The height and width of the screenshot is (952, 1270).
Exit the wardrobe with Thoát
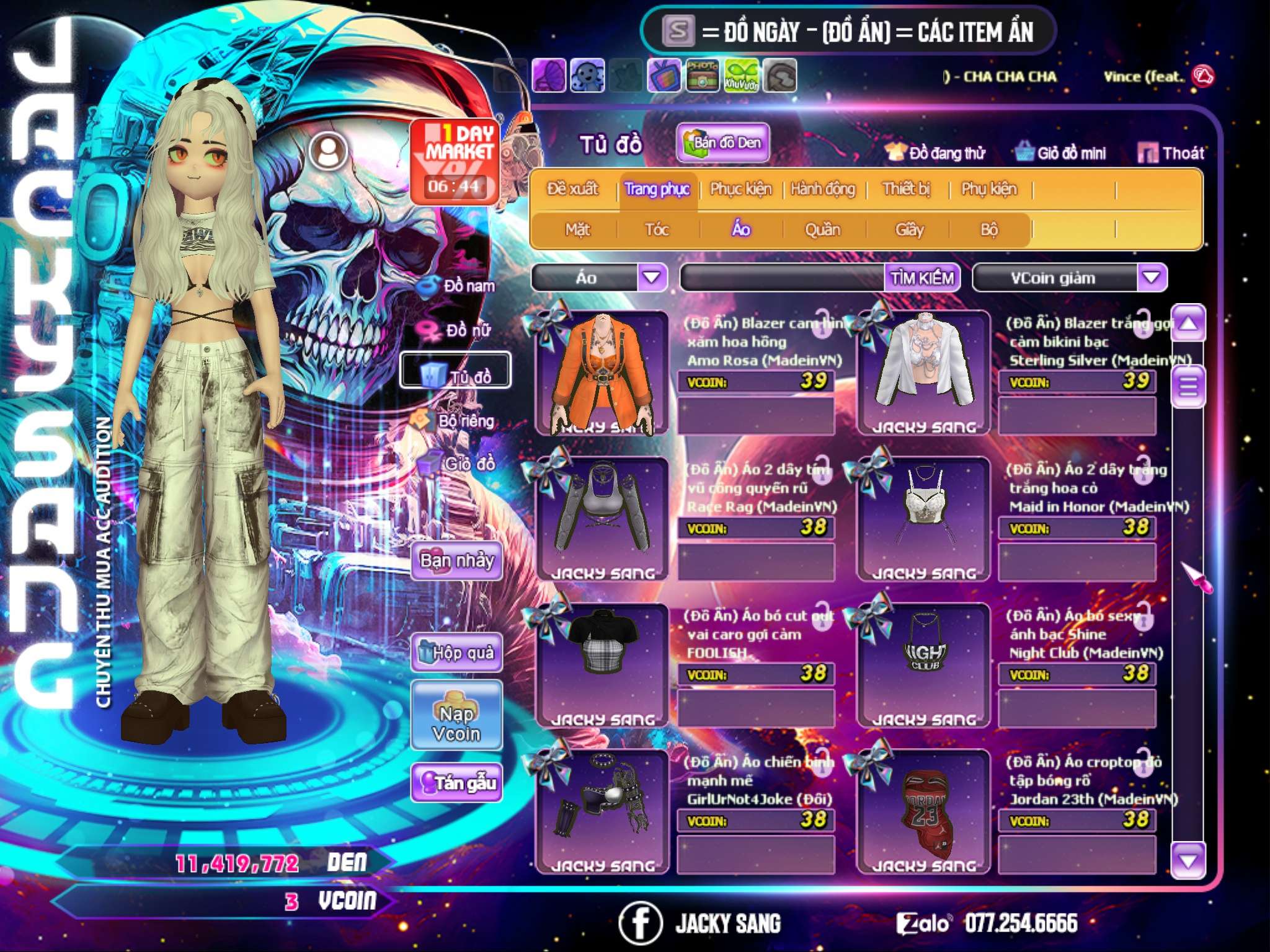coord(1171,153)
